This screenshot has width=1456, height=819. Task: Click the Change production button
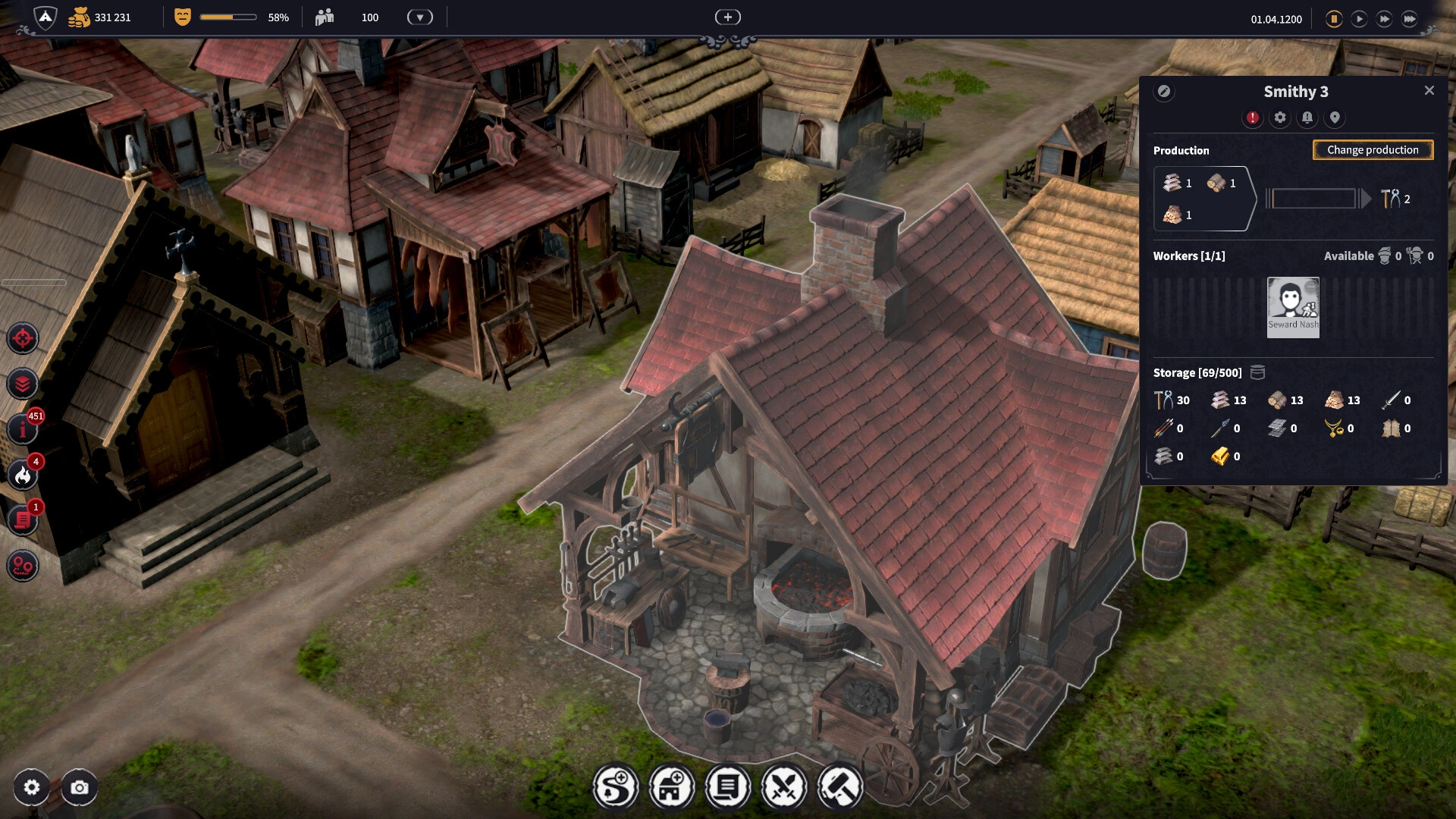tap(1373, 150)
